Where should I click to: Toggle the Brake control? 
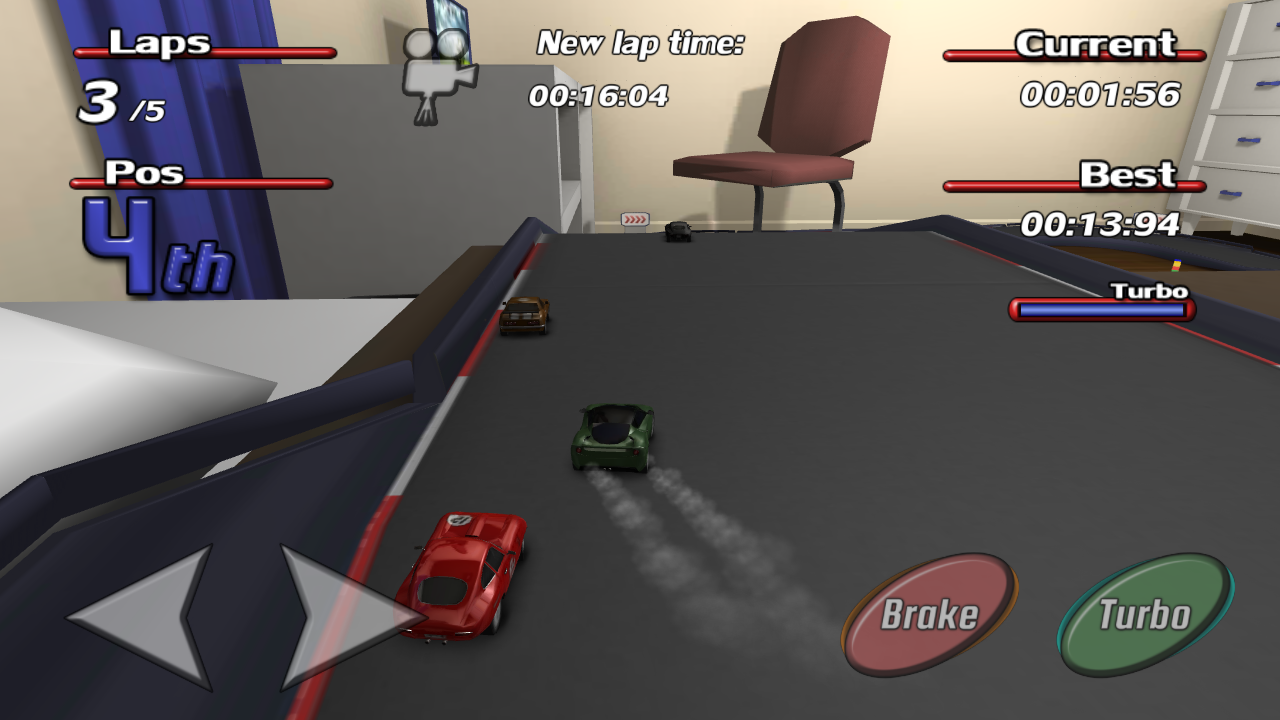931,608
